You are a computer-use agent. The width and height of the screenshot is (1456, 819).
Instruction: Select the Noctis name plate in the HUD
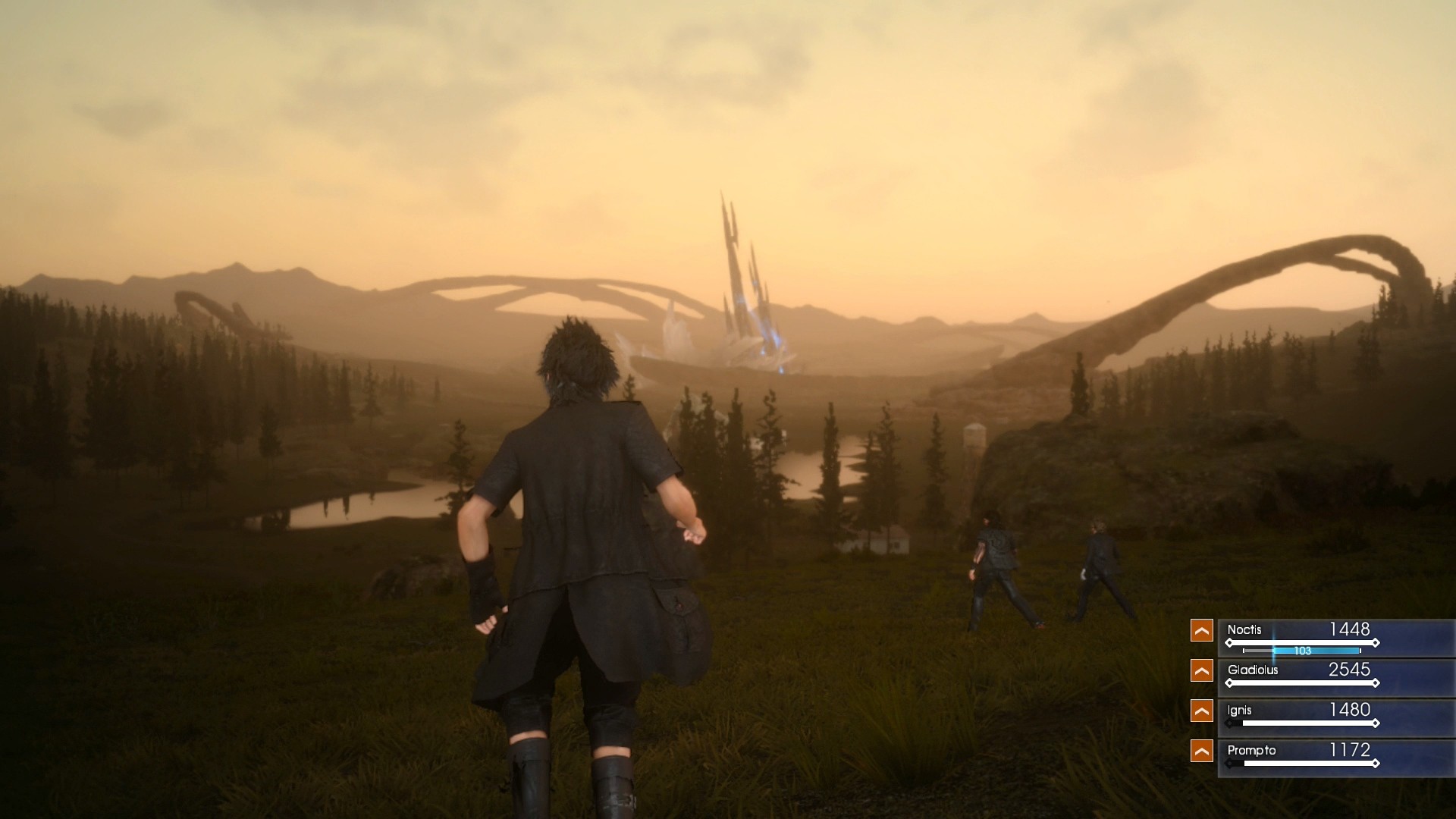1244,629
